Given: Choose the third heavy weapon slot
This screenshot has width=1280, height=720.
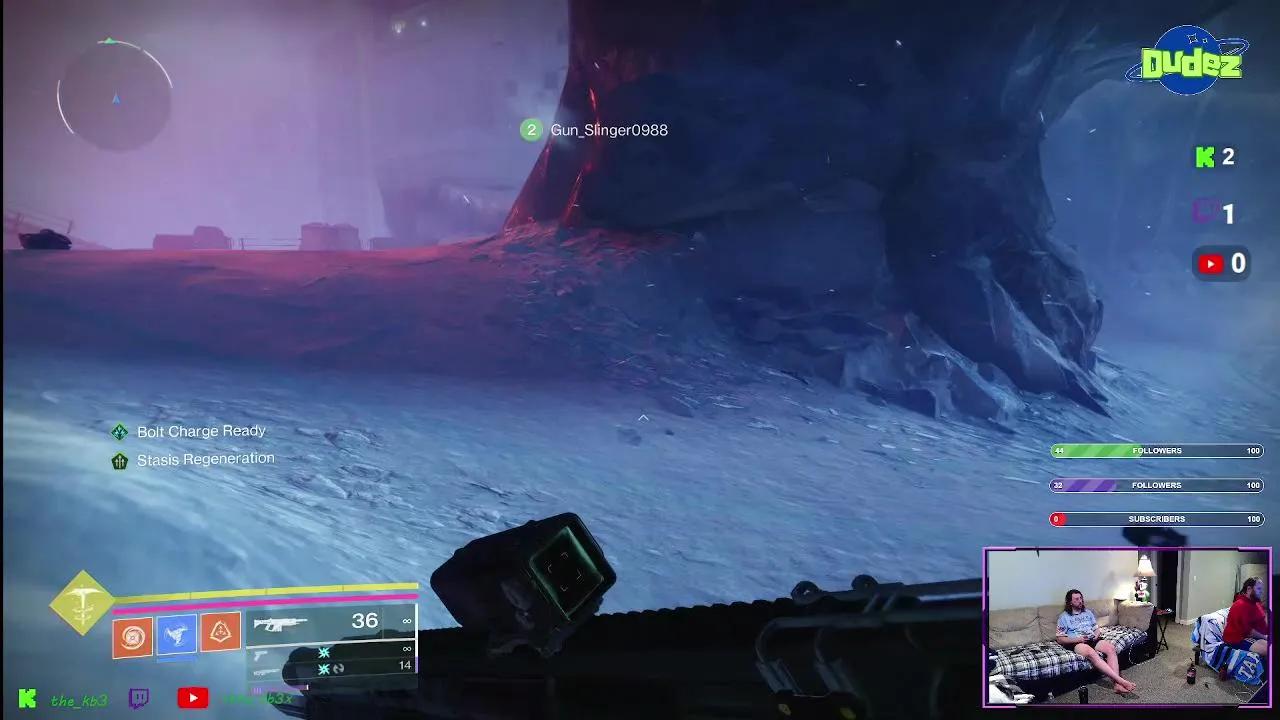Looking at the screenshot, I should click(x=330, y=666).
